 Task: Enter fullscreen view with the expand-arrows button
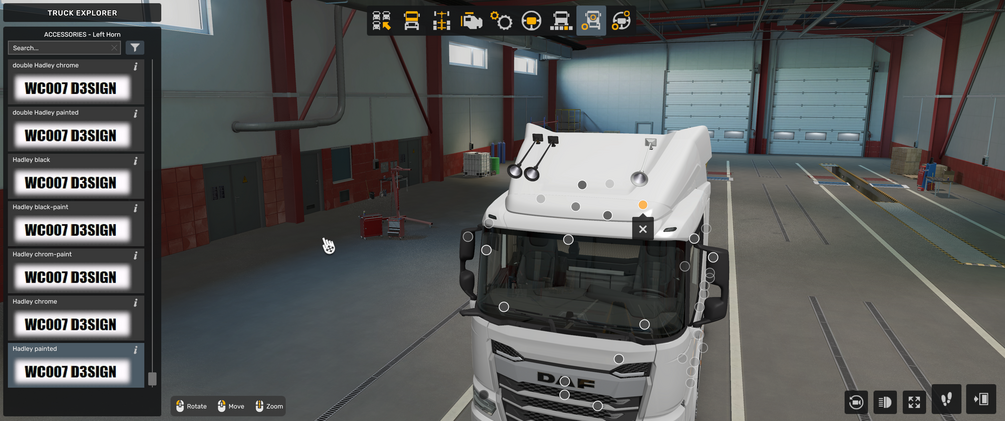tap(914, 401)
